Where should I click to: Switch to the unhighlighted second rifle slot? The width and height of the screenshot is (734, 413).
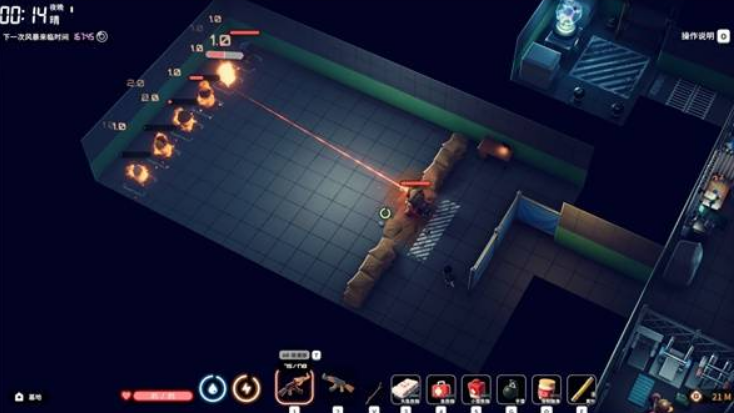point(337,385)
